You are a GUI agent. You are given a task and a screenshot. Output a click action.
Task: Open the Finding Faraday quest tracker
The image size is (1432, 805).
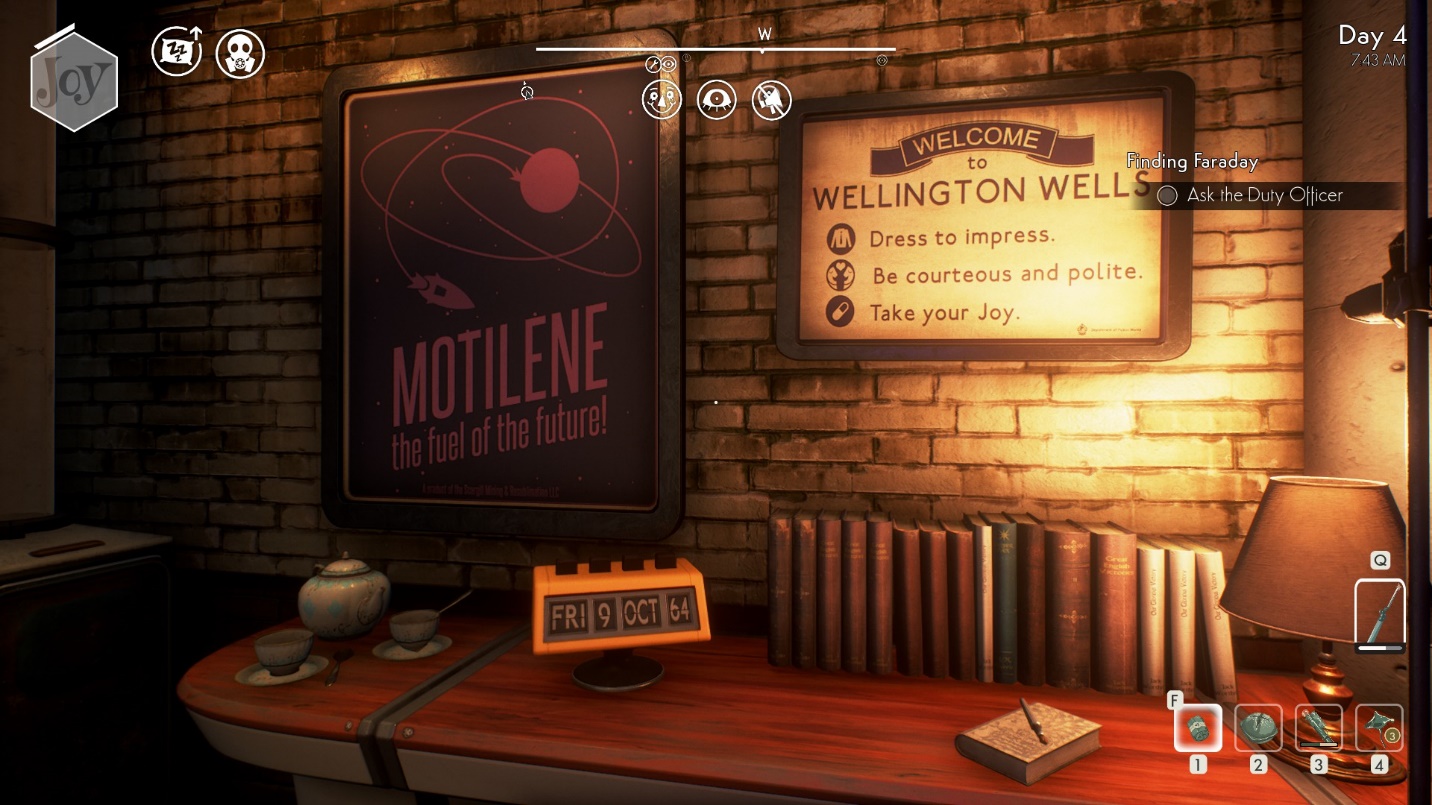[x=1191, y=161]
